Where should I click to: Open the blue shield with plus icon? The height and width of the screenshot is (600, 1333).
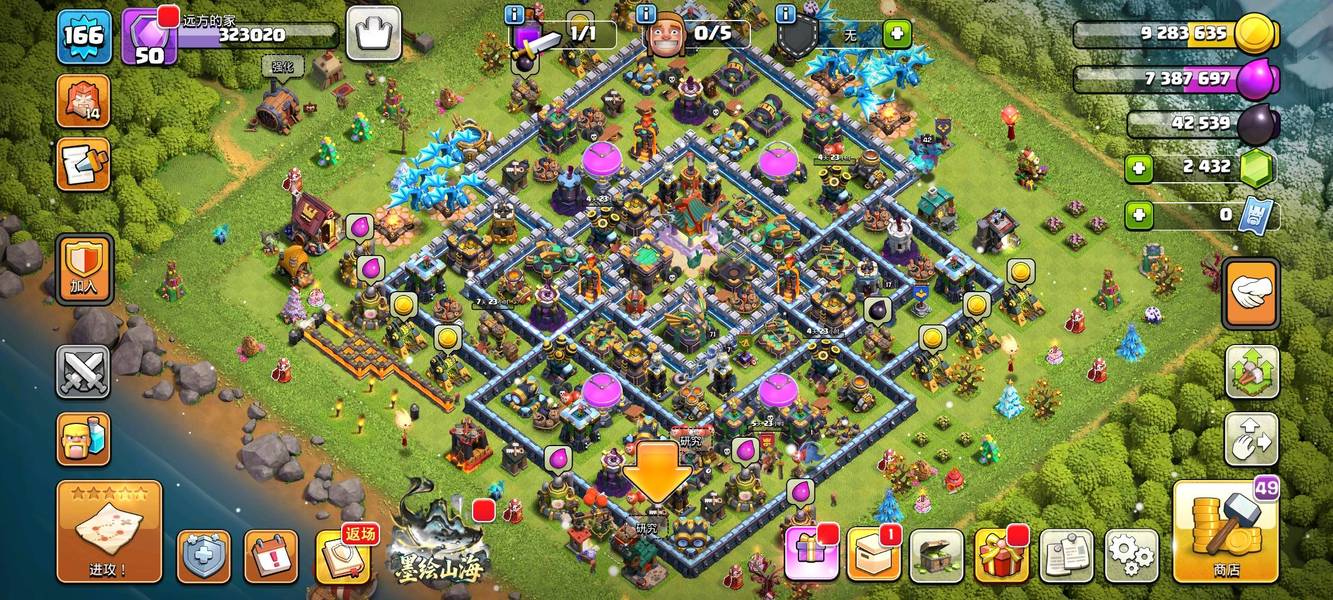click(x=203, y=556)
